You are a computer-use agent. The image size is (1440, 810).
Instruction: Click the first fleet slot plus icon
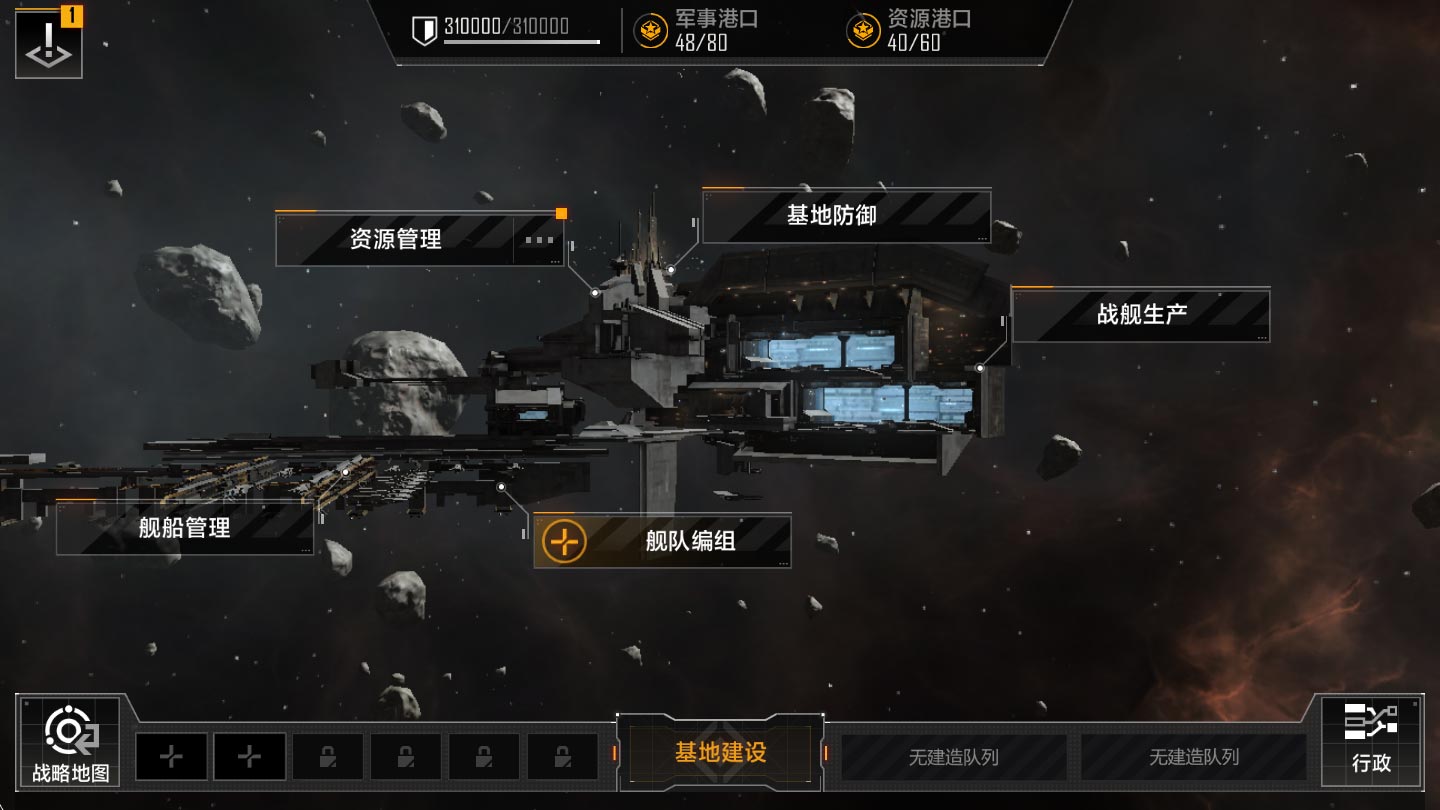pos(171,757)
